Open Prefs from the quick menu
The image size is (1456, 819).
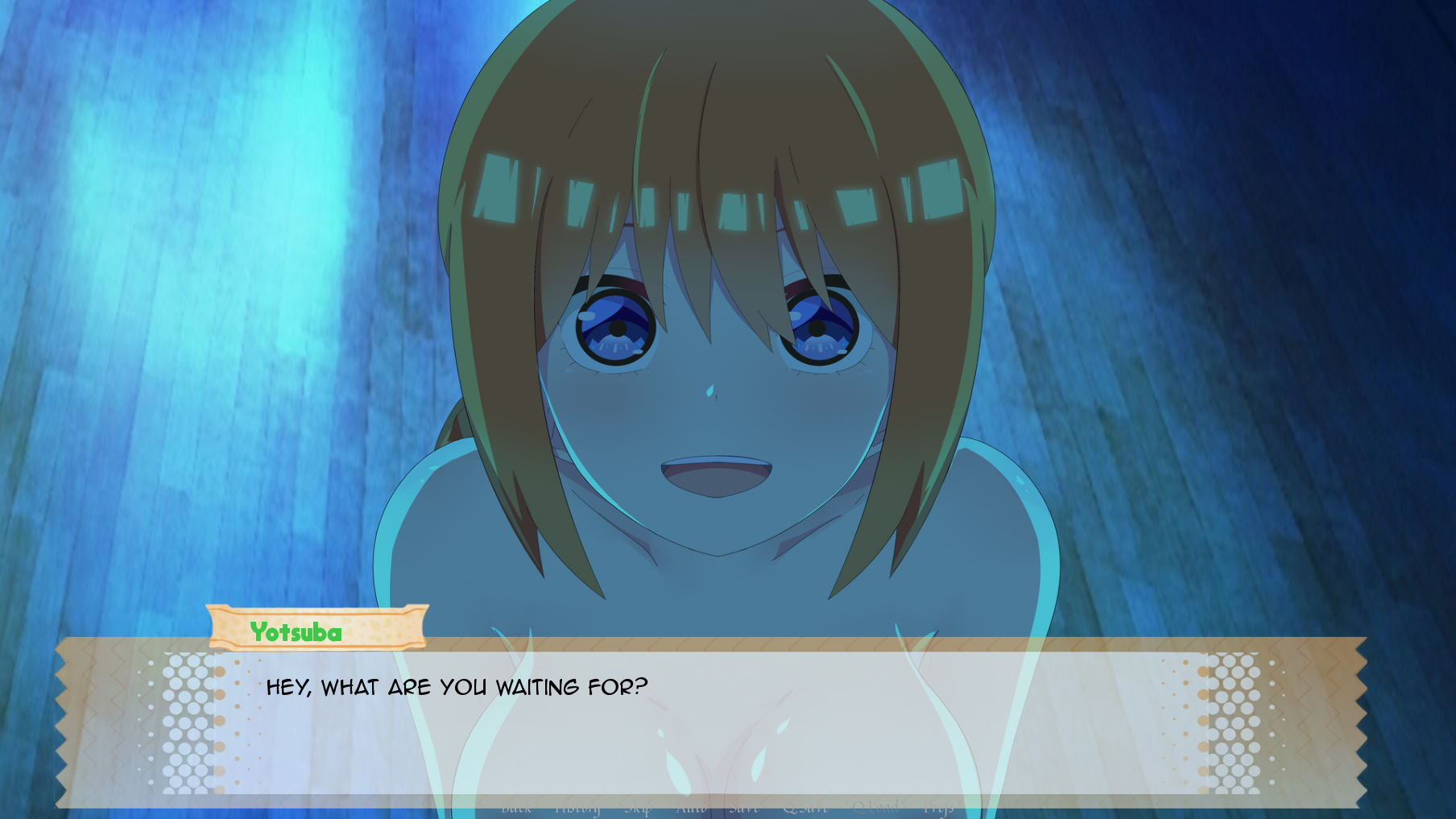point(938,808)
